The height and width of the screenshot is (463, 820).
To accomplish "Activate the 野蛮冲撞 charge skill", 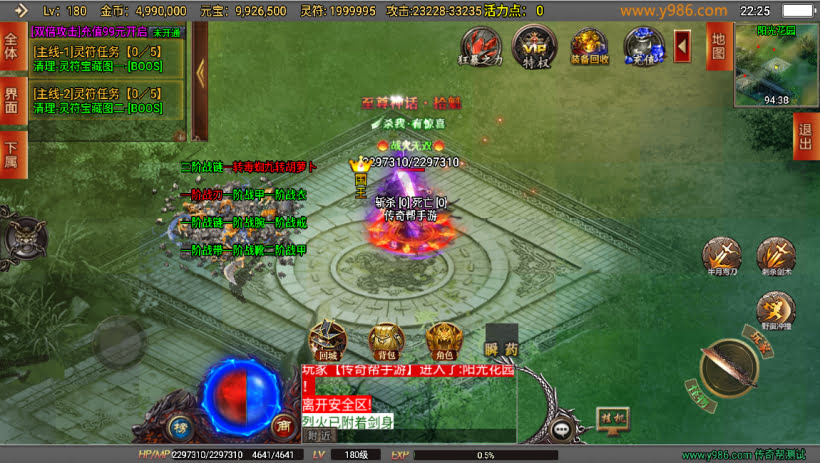I will (775, 311).
